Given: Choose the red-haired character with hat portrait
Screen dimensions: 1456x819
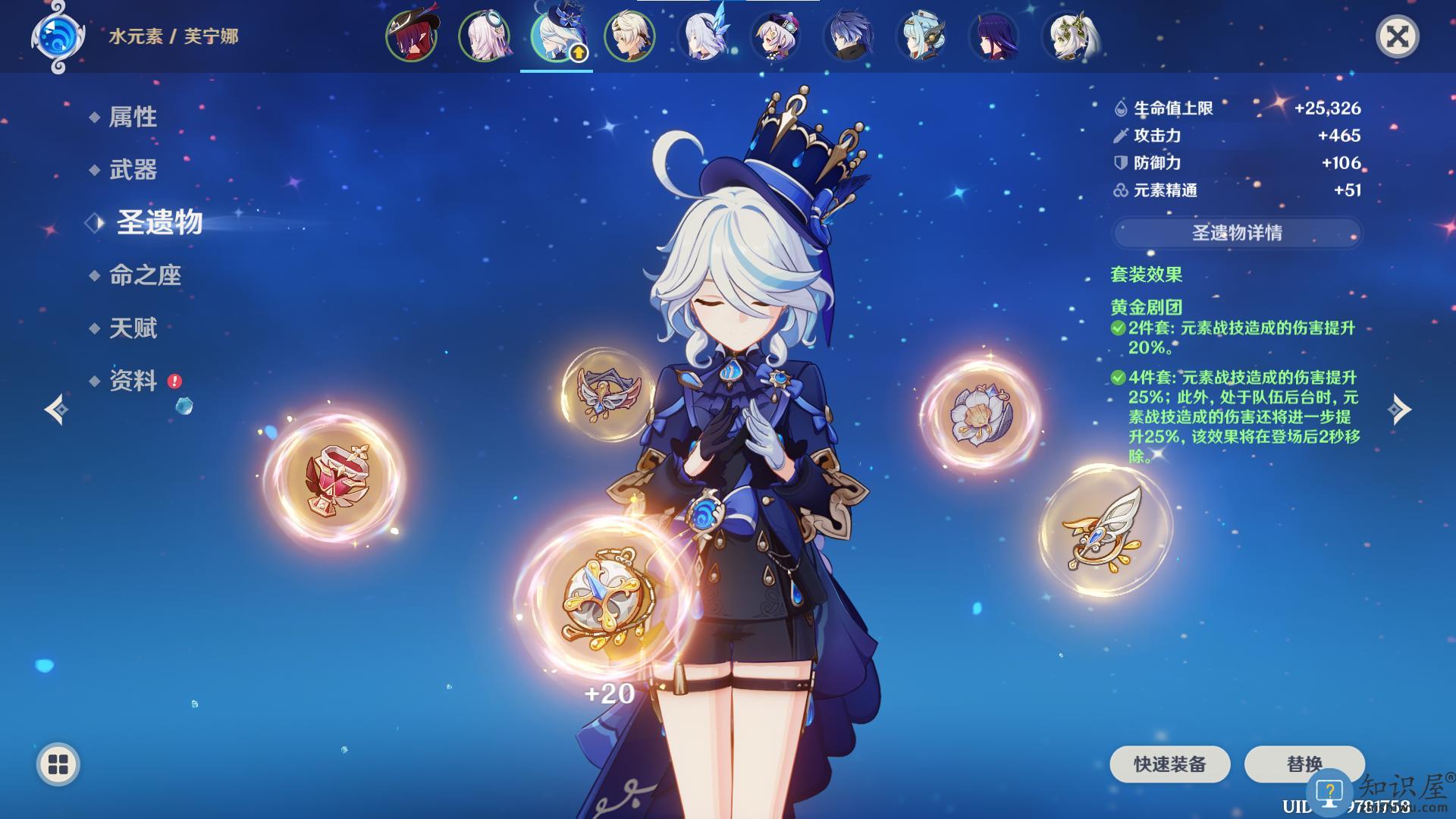Looking at the screenshot, I should [411, 36].
